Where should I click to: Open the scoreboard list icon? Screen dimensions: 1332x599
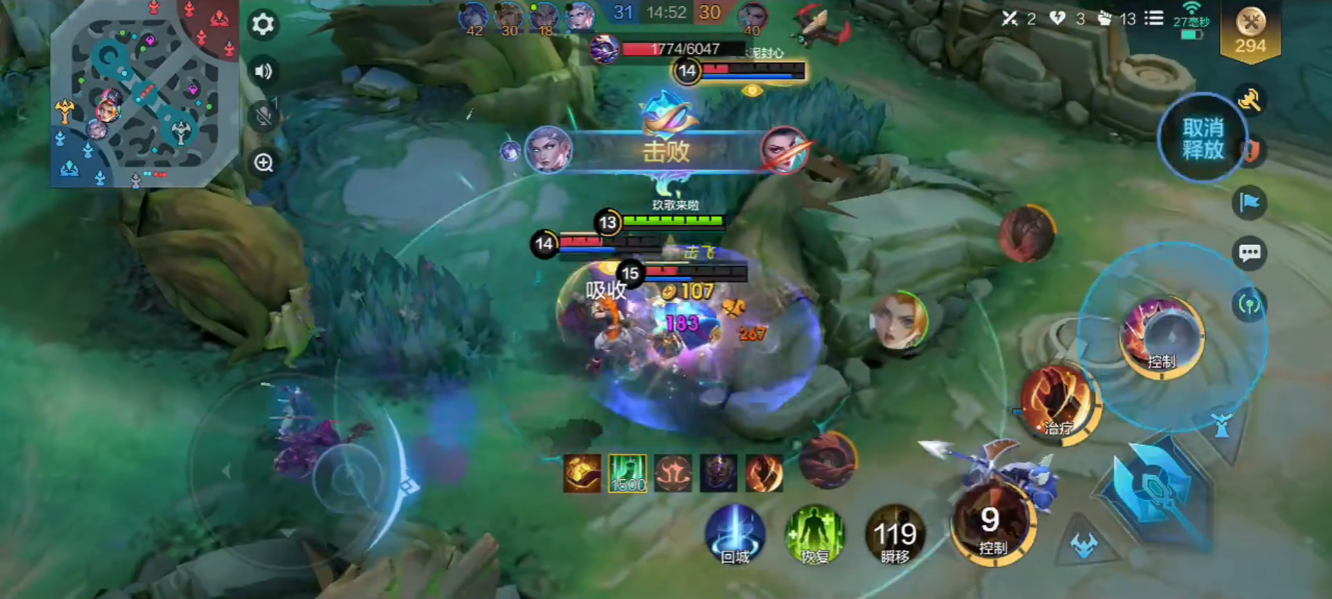[x=1154, y=18]
